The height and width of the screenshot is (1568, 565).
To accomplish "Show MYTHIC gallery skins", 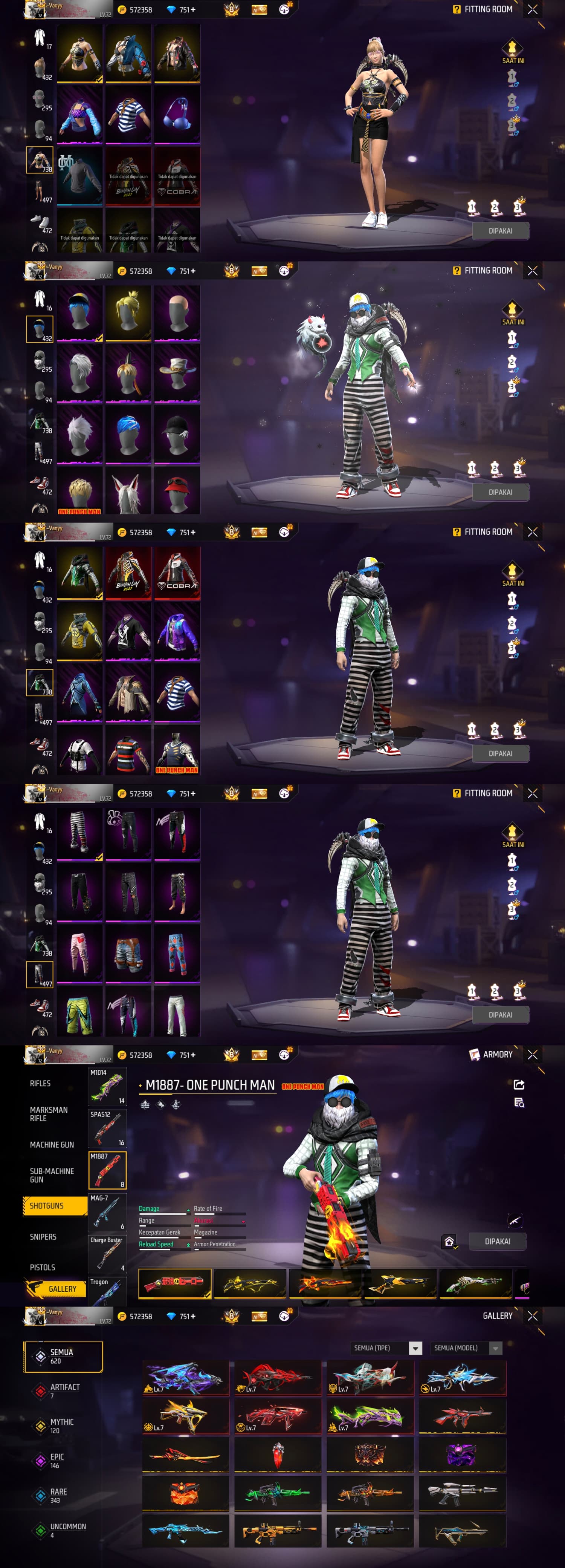I will (61, 1426).
